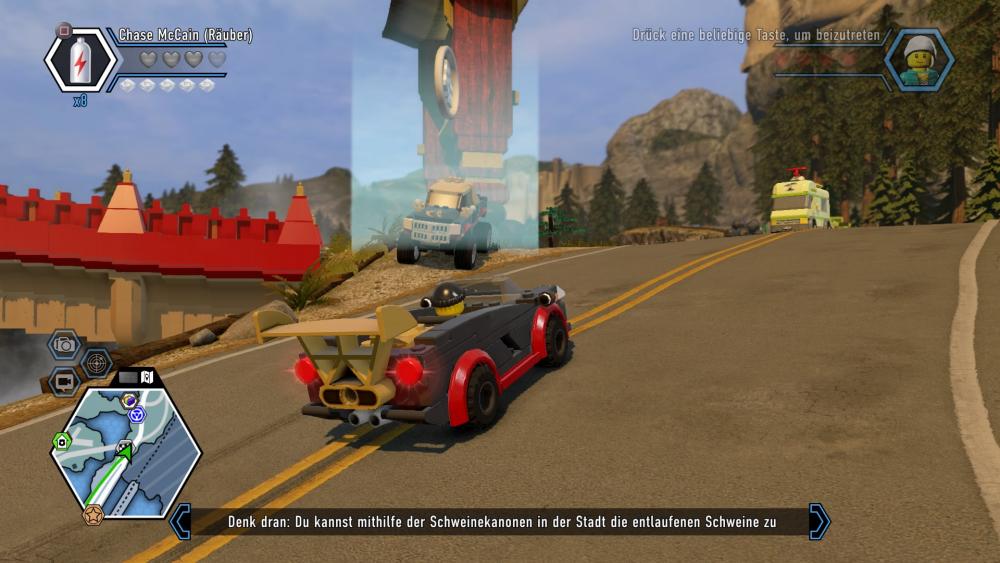1000x563 pixels.
Task: Click the player two minifigure portrait
Action: pos(919,61)
